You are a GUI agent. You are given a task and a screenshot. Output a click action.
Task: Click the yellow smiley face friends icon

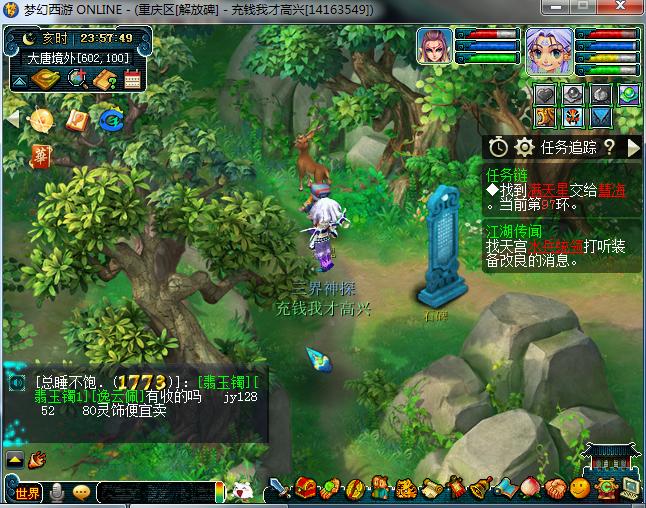click(580, 488)
